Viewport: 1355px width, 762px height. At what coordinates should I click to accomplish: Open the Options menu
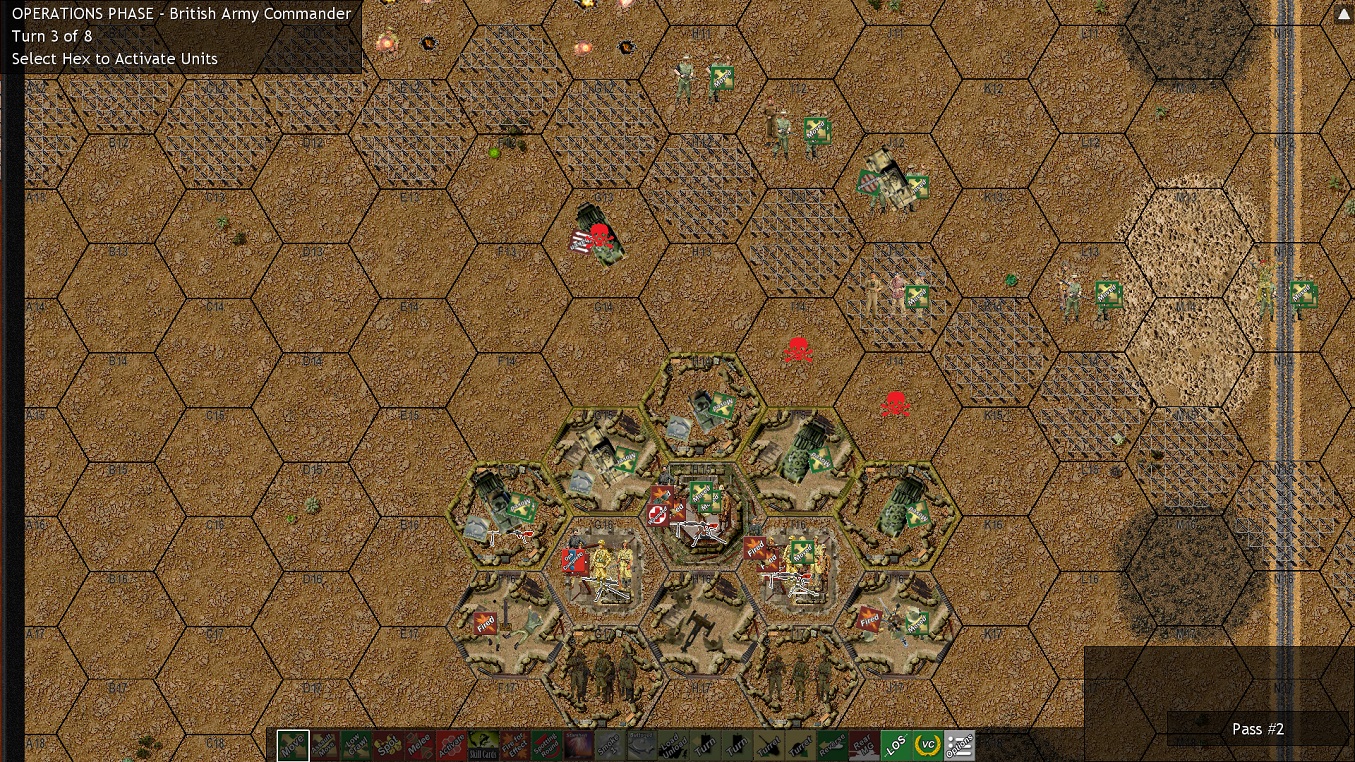961,744
